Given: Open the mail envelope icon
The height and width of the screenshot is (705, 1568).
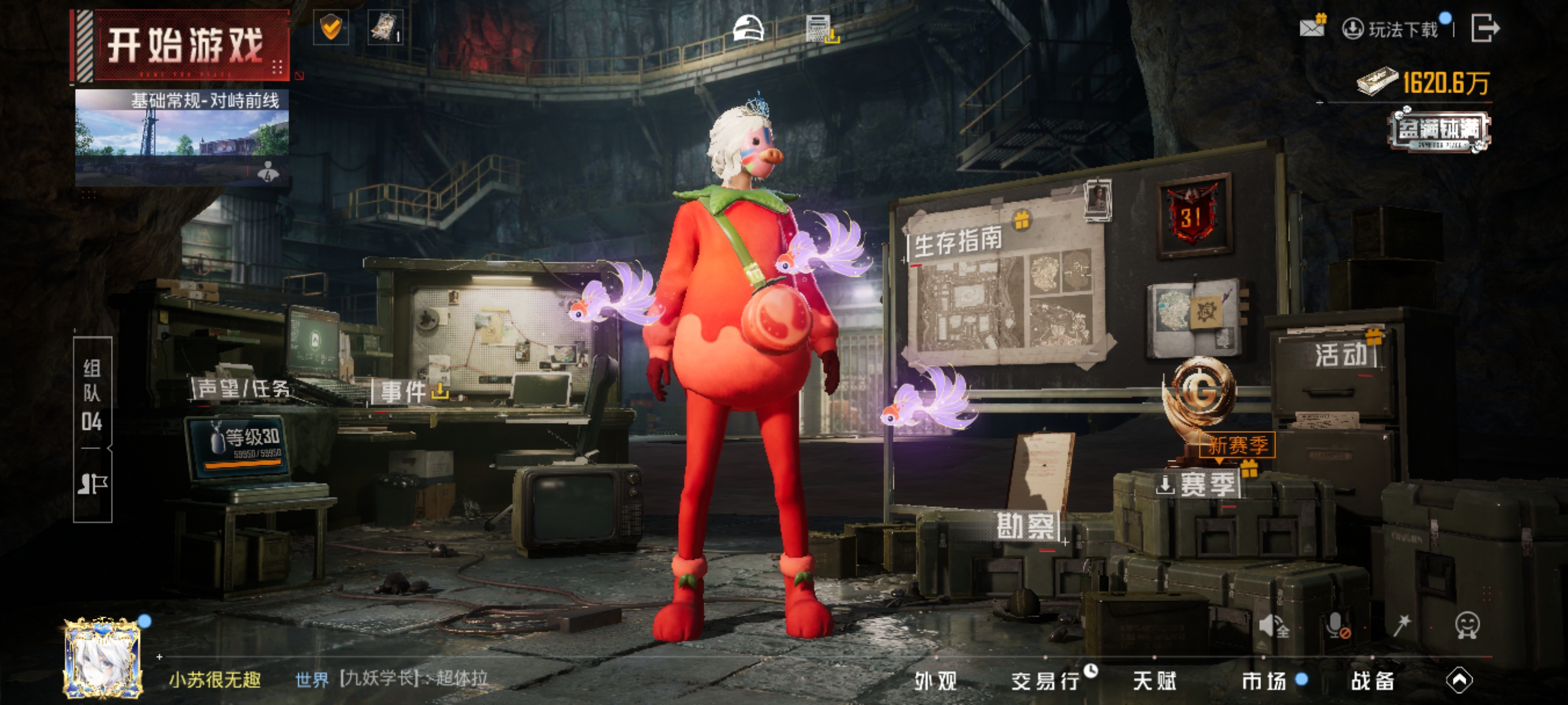Looking at the screenshot, I should 1311,27.
